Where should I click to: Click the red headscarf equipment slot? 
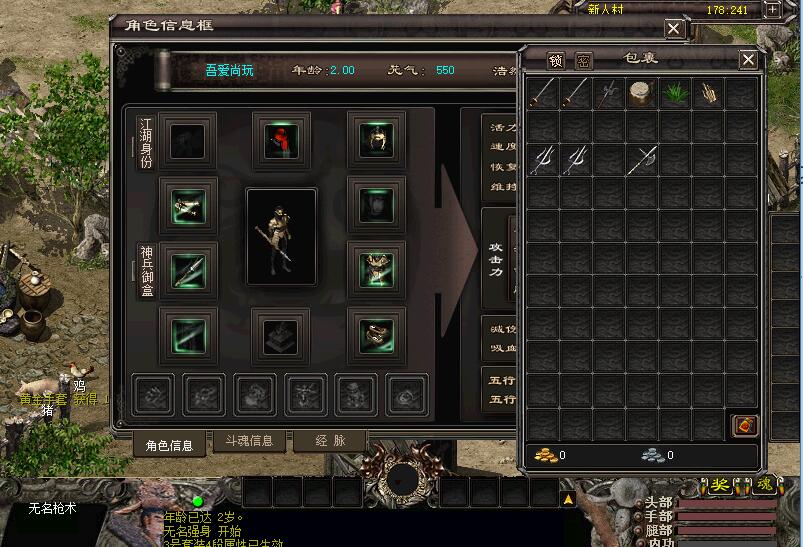pyautogui.click(x=281, y=141)
